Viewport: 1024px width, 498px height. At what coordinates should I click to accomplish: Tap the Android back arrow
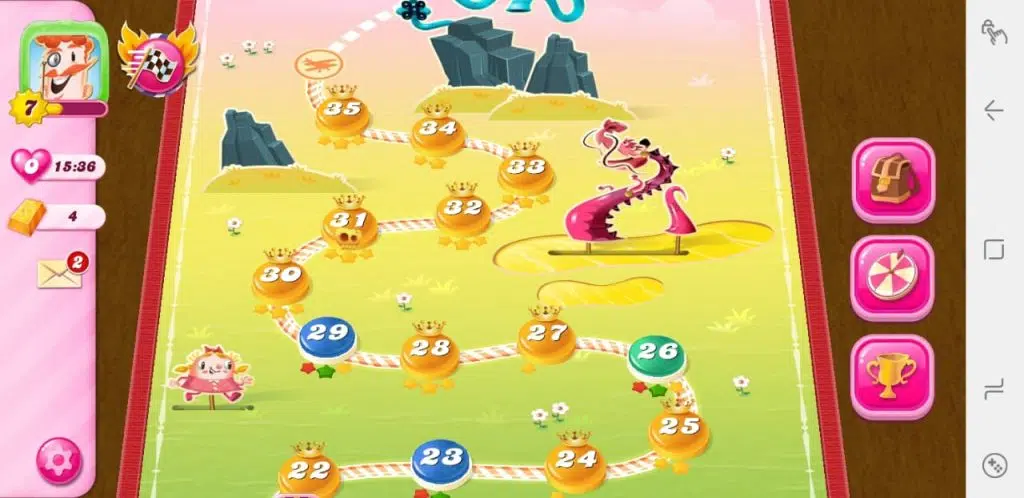(x=994, y=110)
